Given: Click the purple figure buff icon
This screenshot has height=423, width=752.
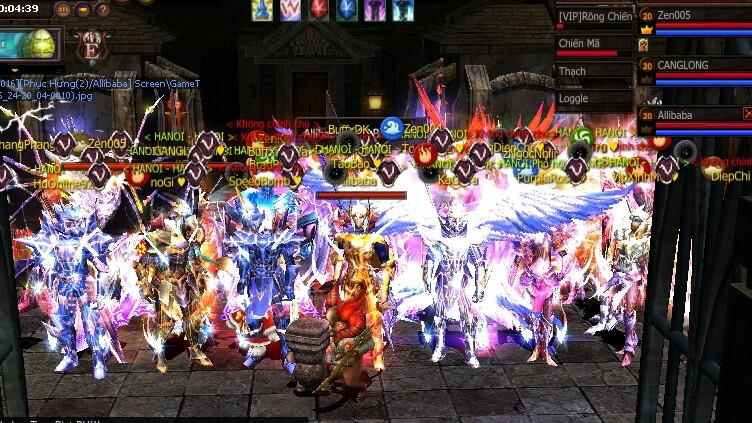Looking at the screenshot, I should point(374,10).
